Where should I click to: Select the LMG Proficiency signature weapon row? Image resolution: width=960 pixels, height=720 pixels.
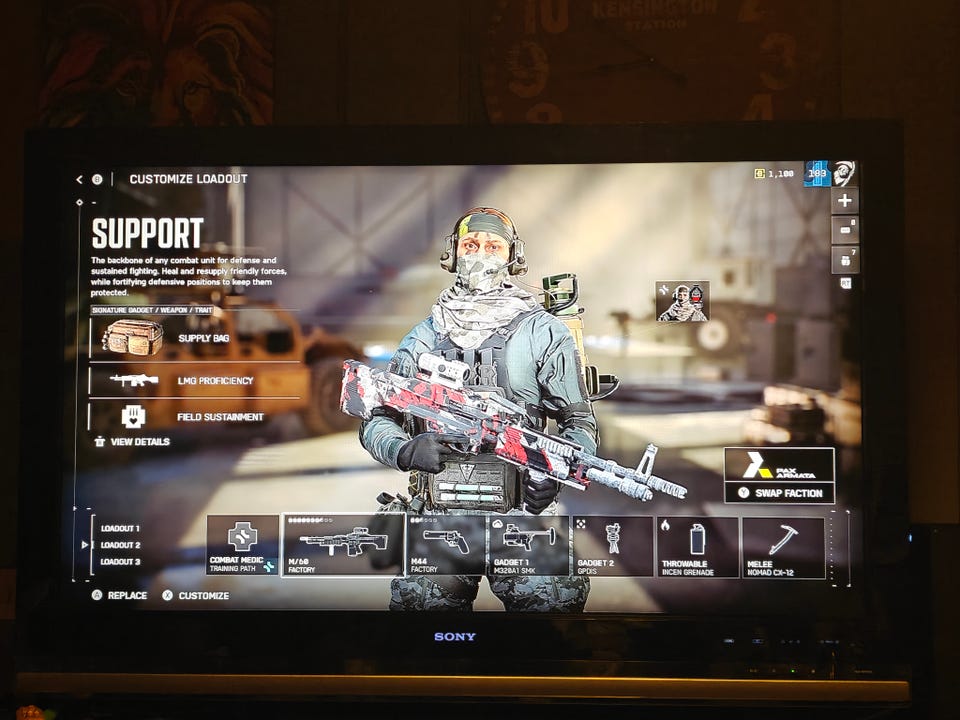pyautogui.click(x=195, y=381)
